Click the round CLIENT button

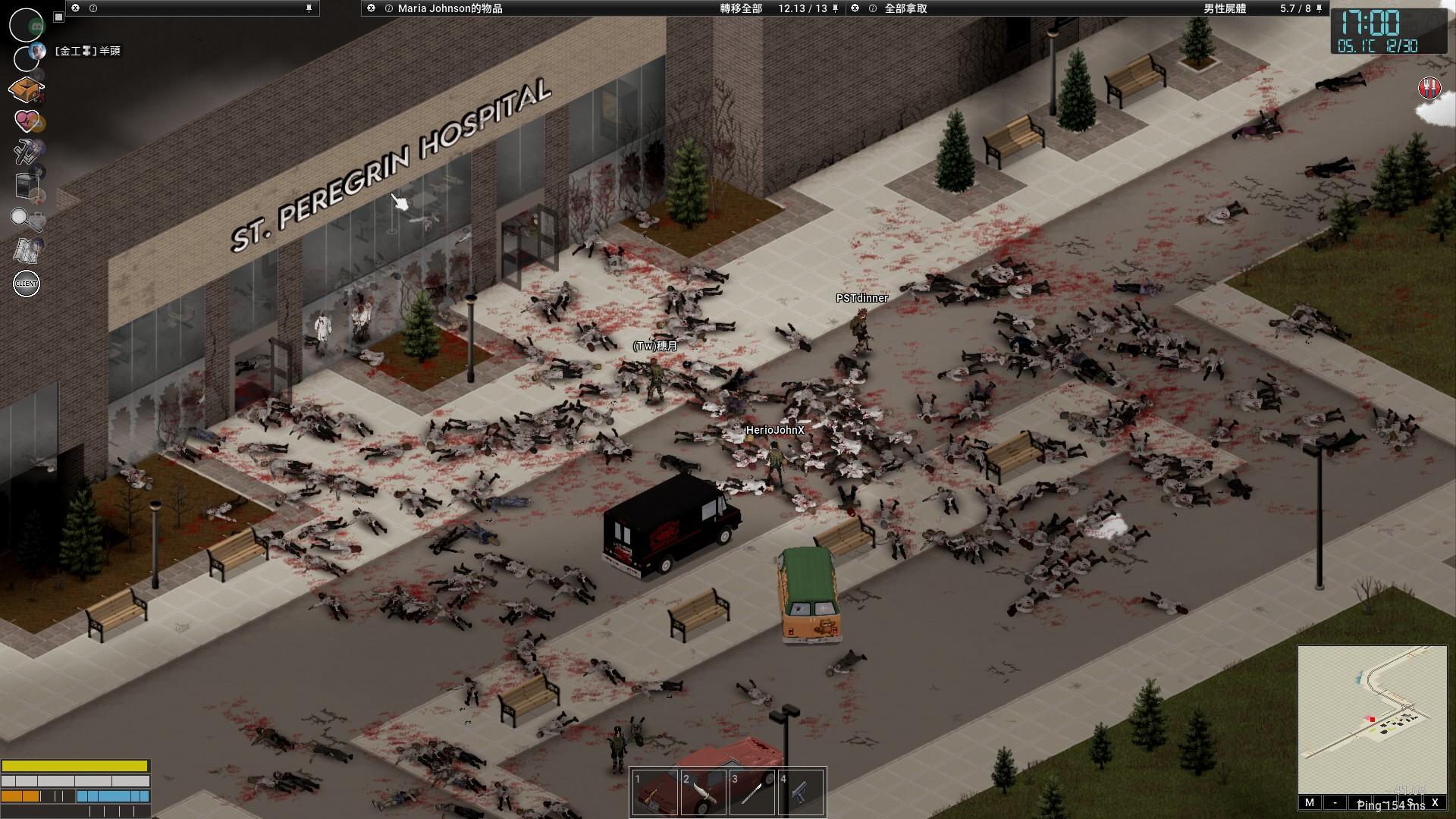pos(27,284)
